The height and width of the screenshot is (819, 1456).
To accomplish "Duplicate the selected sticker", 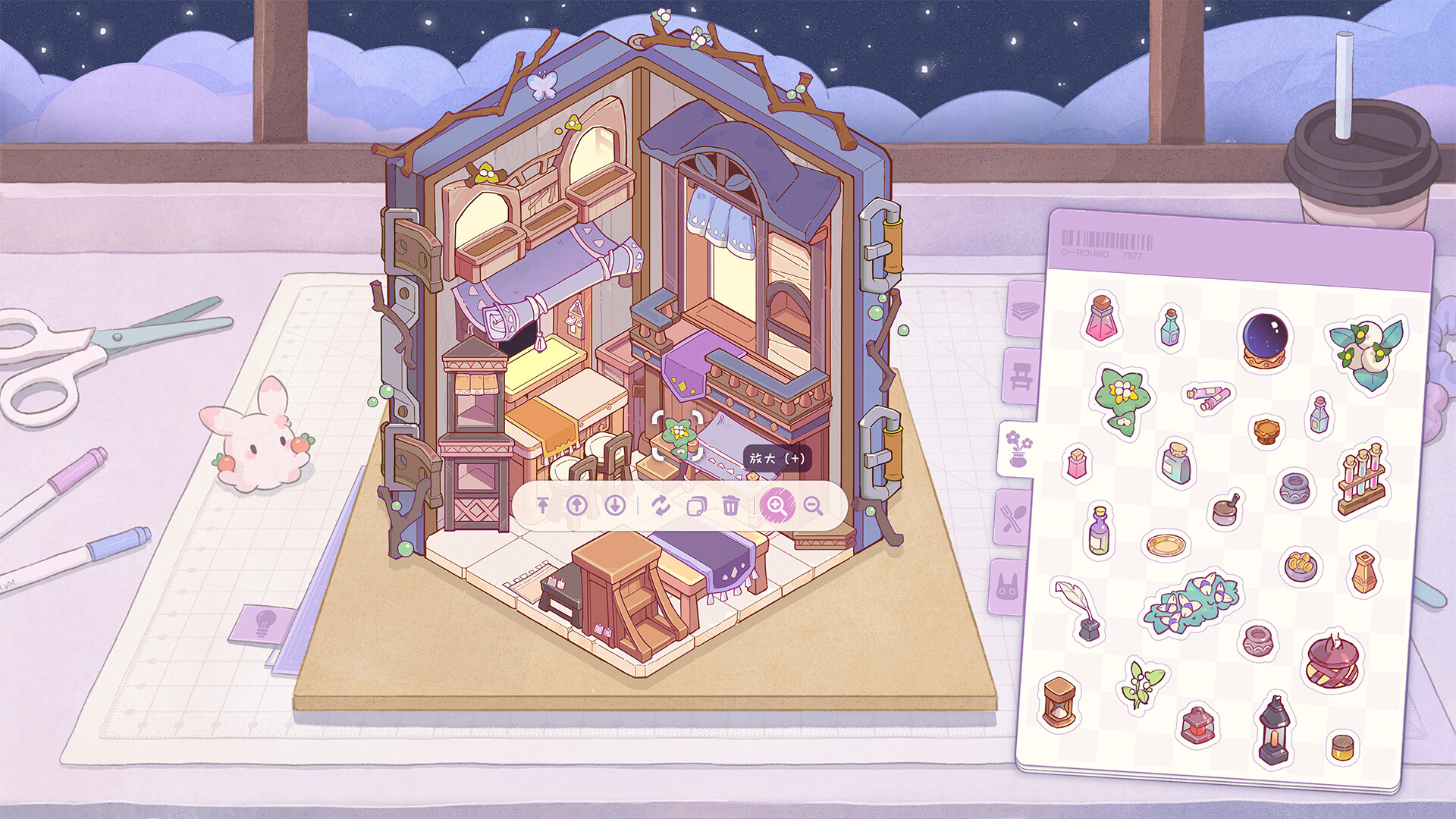I will click(695, 505).
